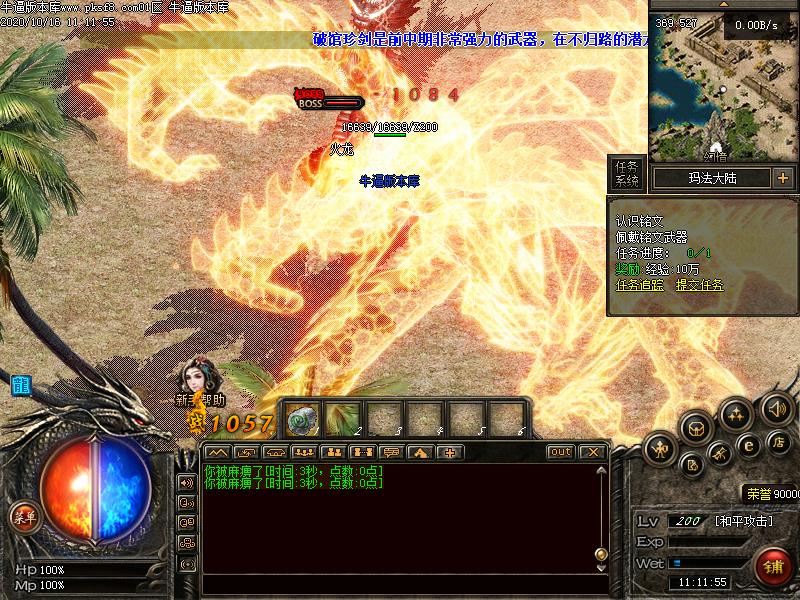Open the 任务系统 quest system button

pos(627,174)
